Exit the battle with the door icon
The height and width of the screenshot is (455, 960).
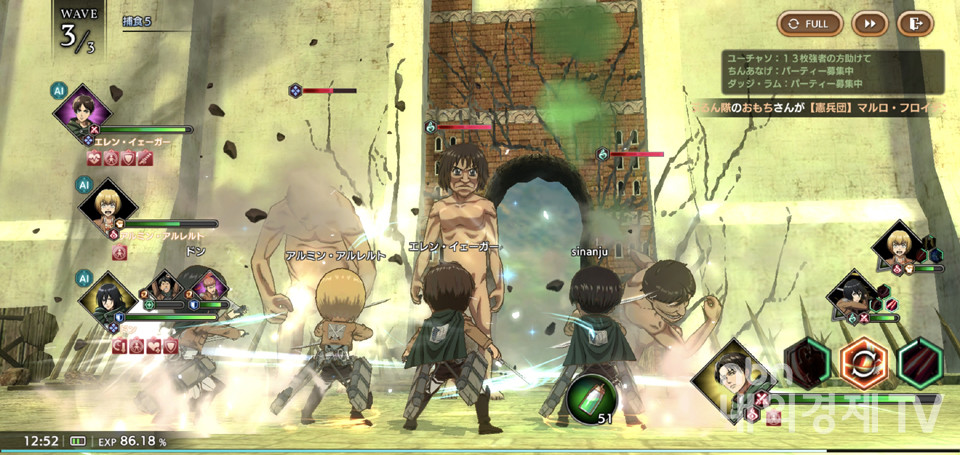[914, 23]
